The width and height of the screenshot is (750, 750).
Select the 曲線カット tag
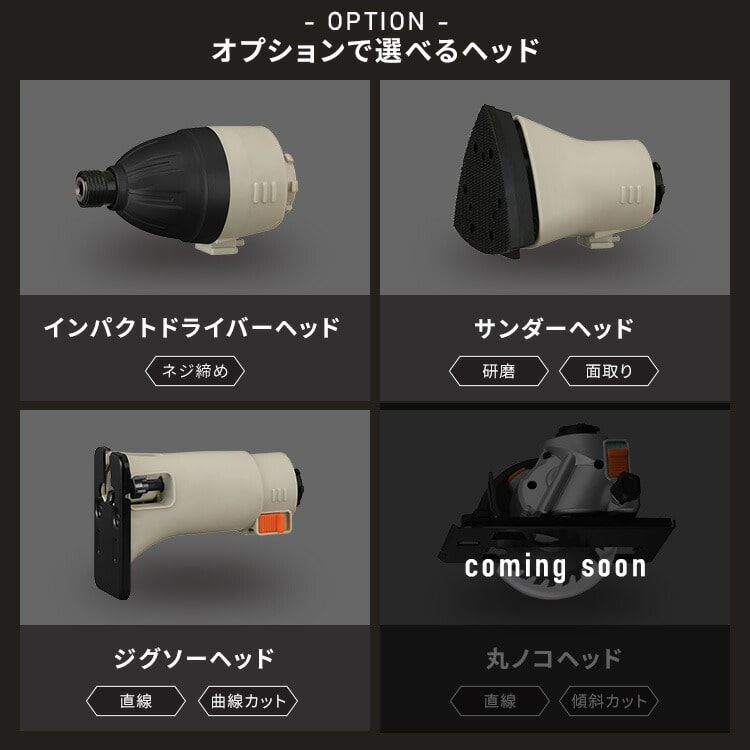pyautogui.click(x=249, y=701)
